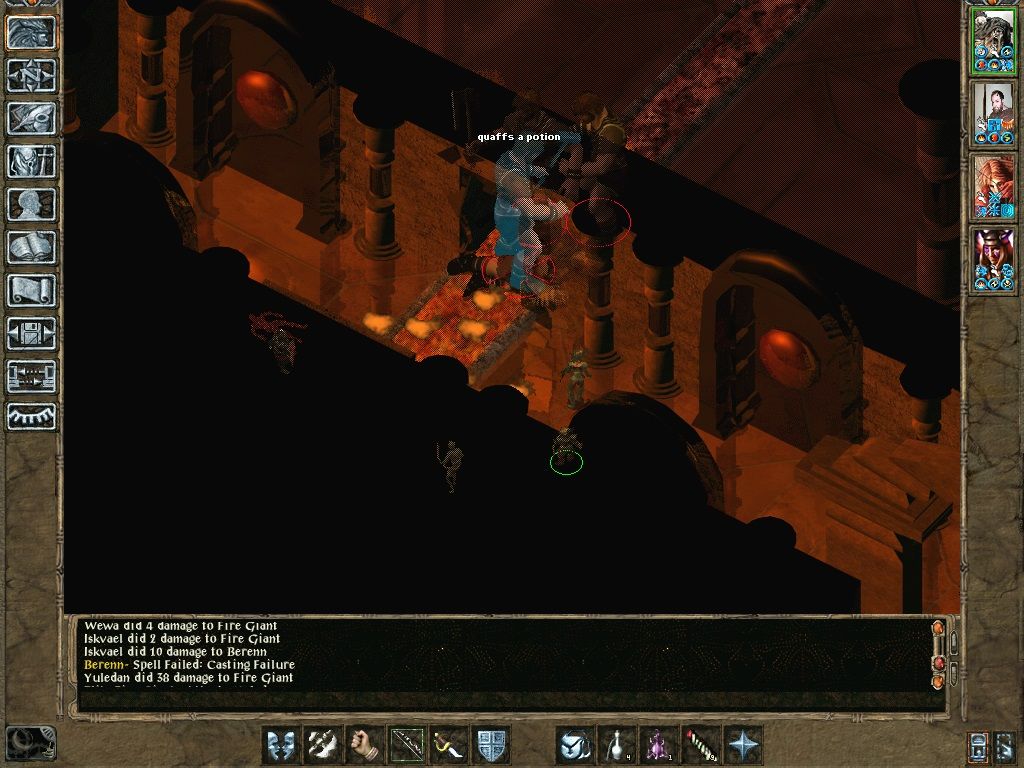The height and width of the screenshot is (768, 1024).
Task: Select the first party portrait with the green border
Action: coord(994,40)
